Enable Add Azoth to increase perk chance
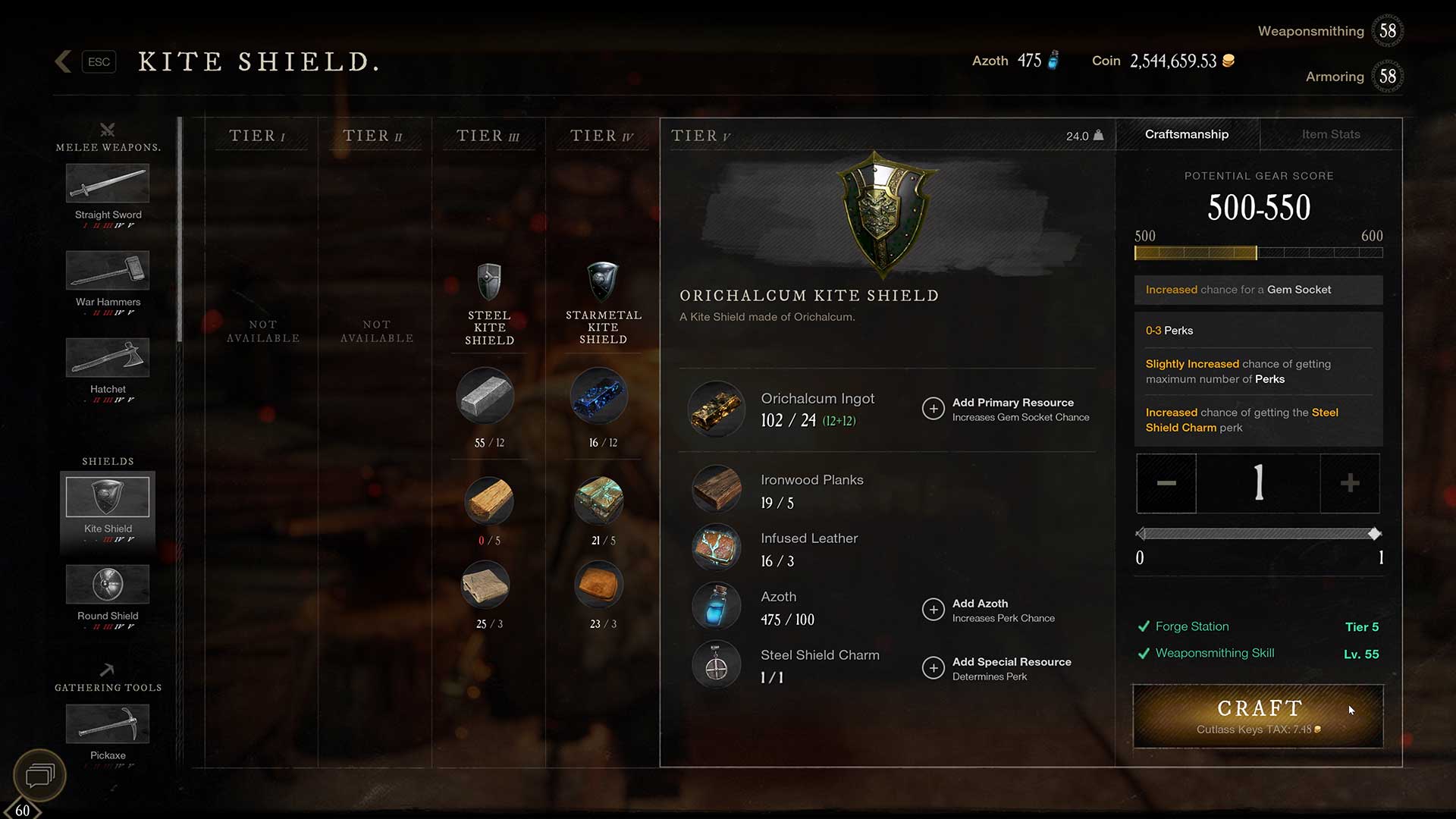The height and width of the screenshot is (819, 1456). pyautogui.click(x=934, y=610)
